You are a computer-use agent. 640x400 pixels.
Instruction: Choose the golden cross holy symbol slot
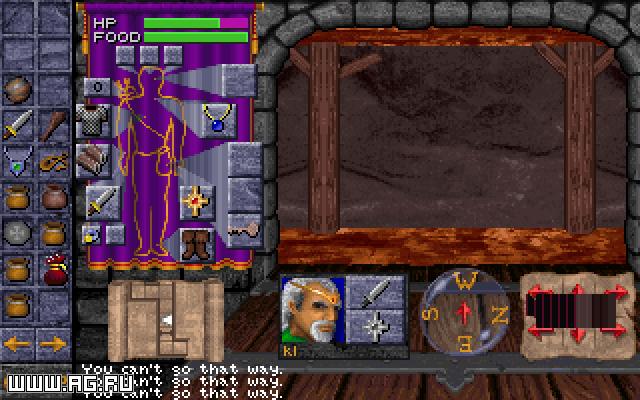(x=196, y=200)
